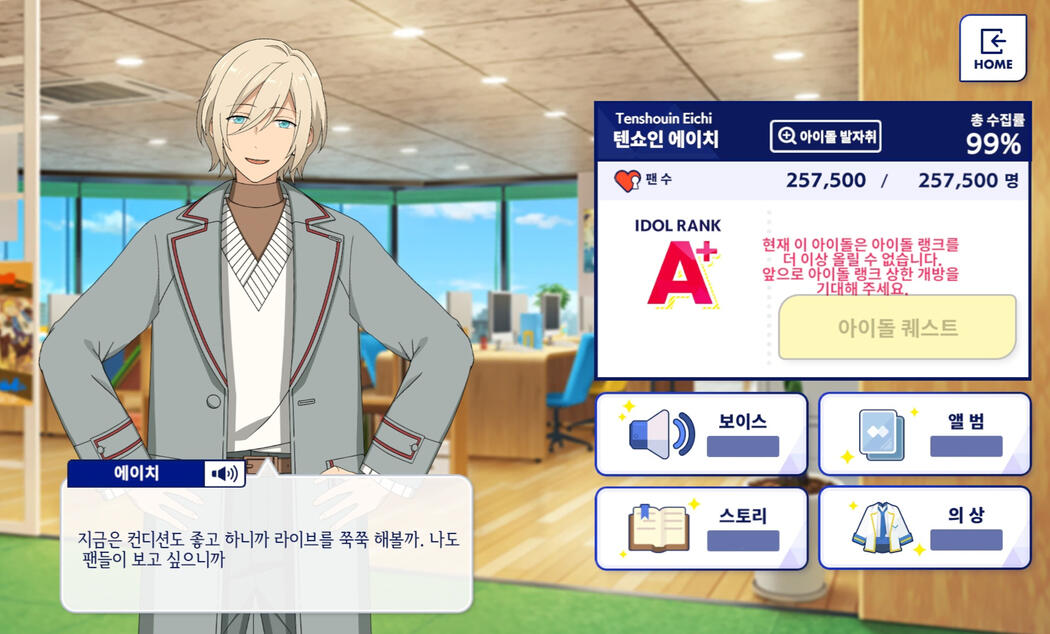The height and width of the screenshot is (634, 1050).
Task: Open the 아이돌 퀘스트 idol quest
Action: tap(897, 327)
